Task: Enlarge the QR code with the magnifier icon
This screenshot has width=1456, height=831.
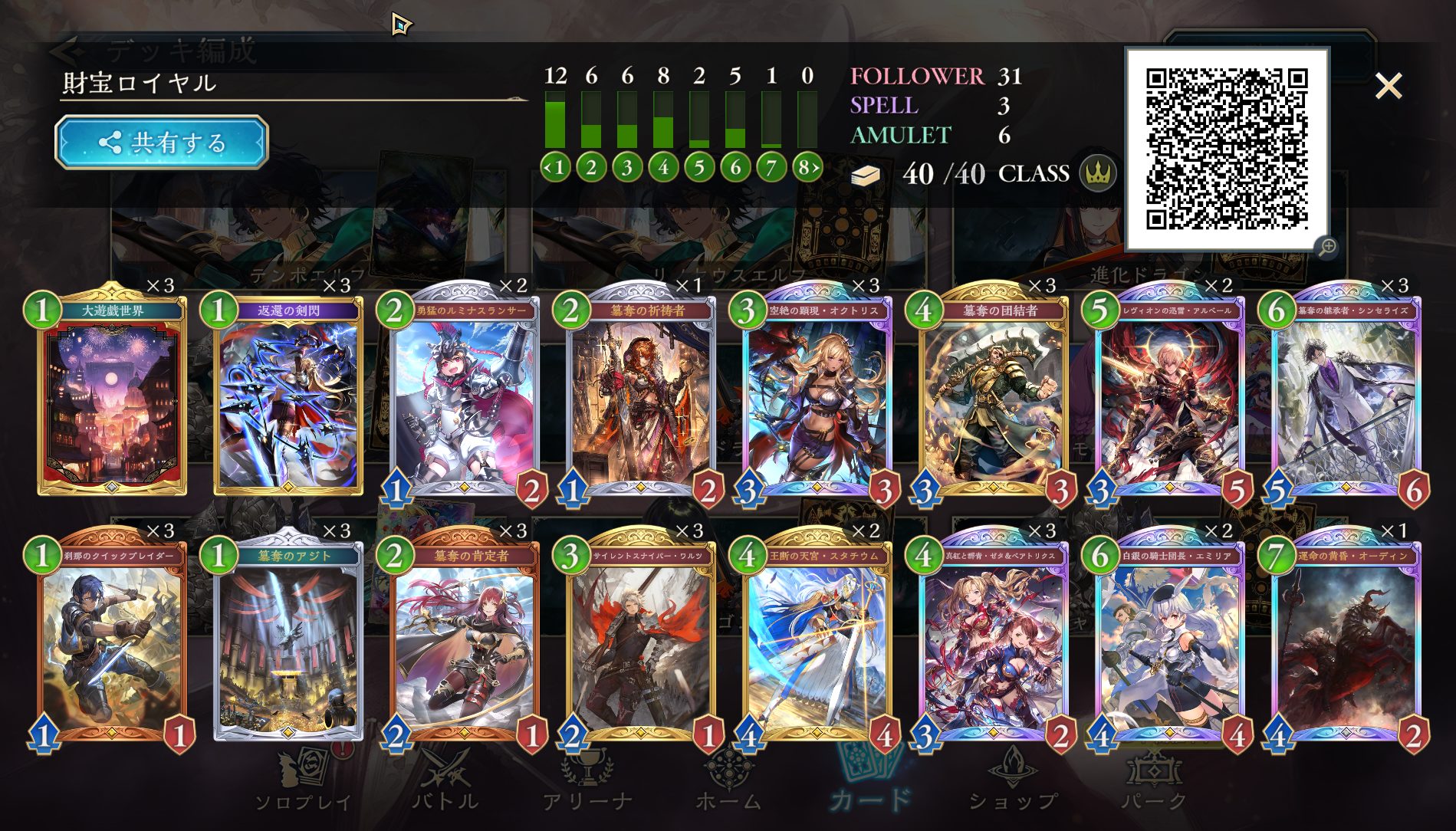Action: click(1327, 247)
